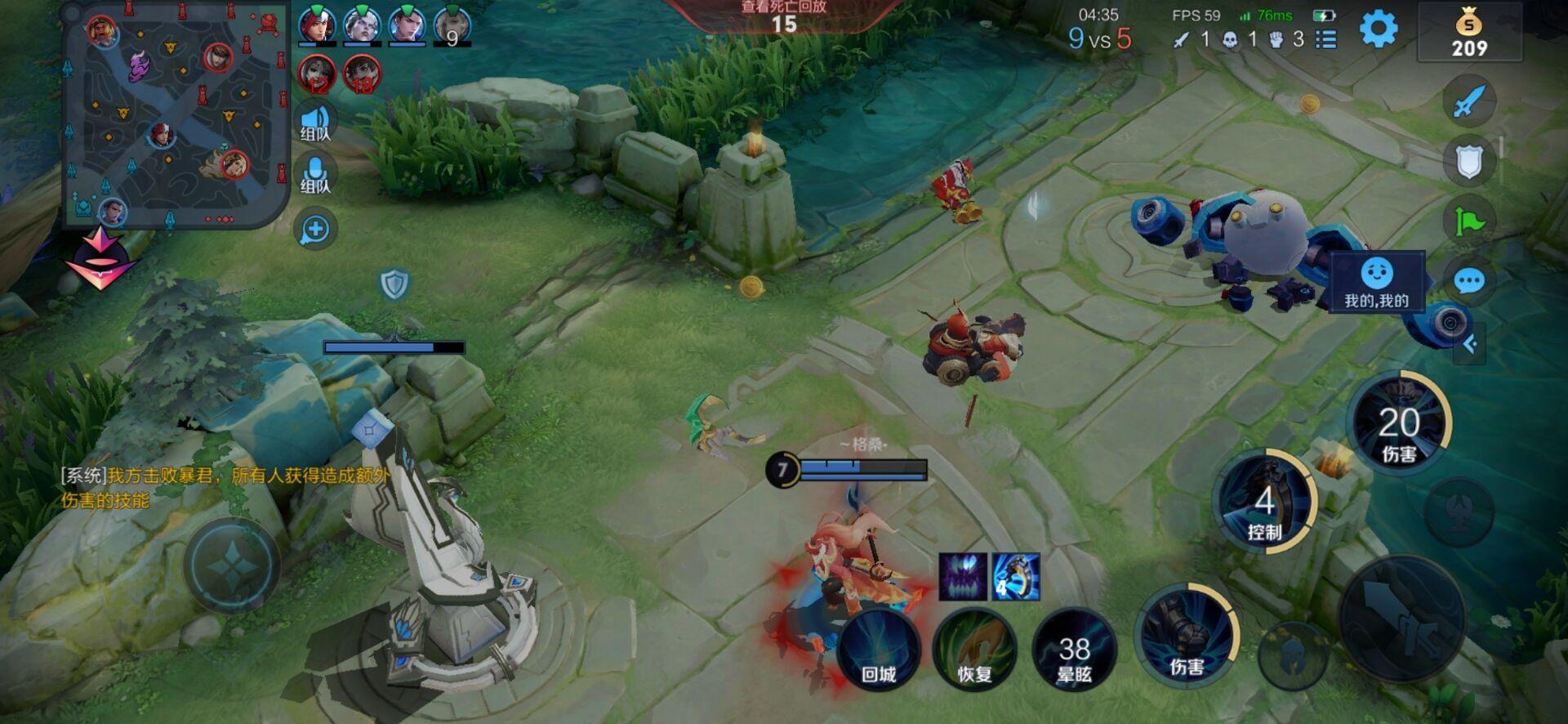This screenshot has width=1568, height=724.
Task: Hit the basic attack button
Action: coord(1401,618)
